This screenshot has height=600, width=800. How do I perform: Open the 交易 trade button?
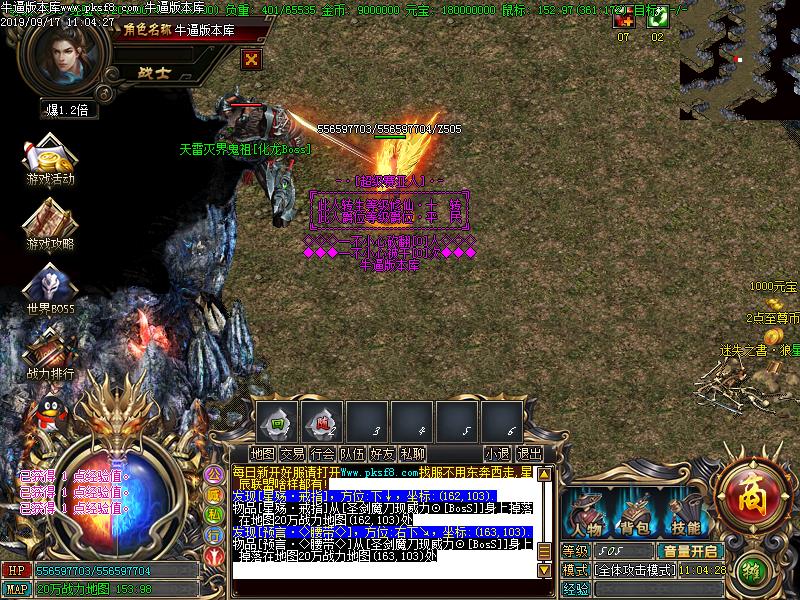(x=293, y=454)
